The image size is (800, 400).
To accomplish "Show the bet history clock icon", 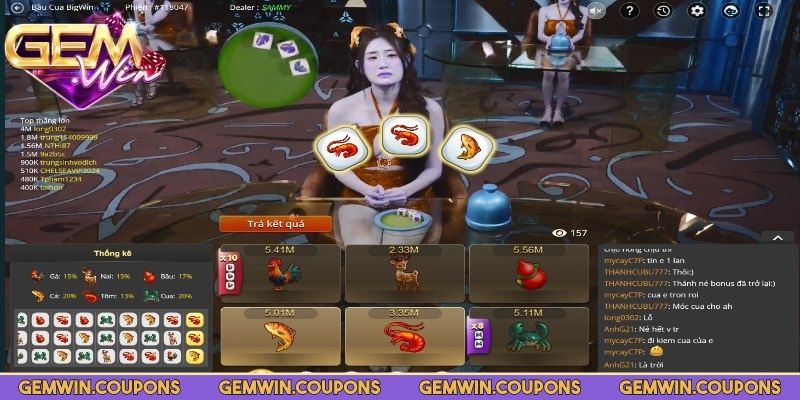I will [x=663, y=11].
